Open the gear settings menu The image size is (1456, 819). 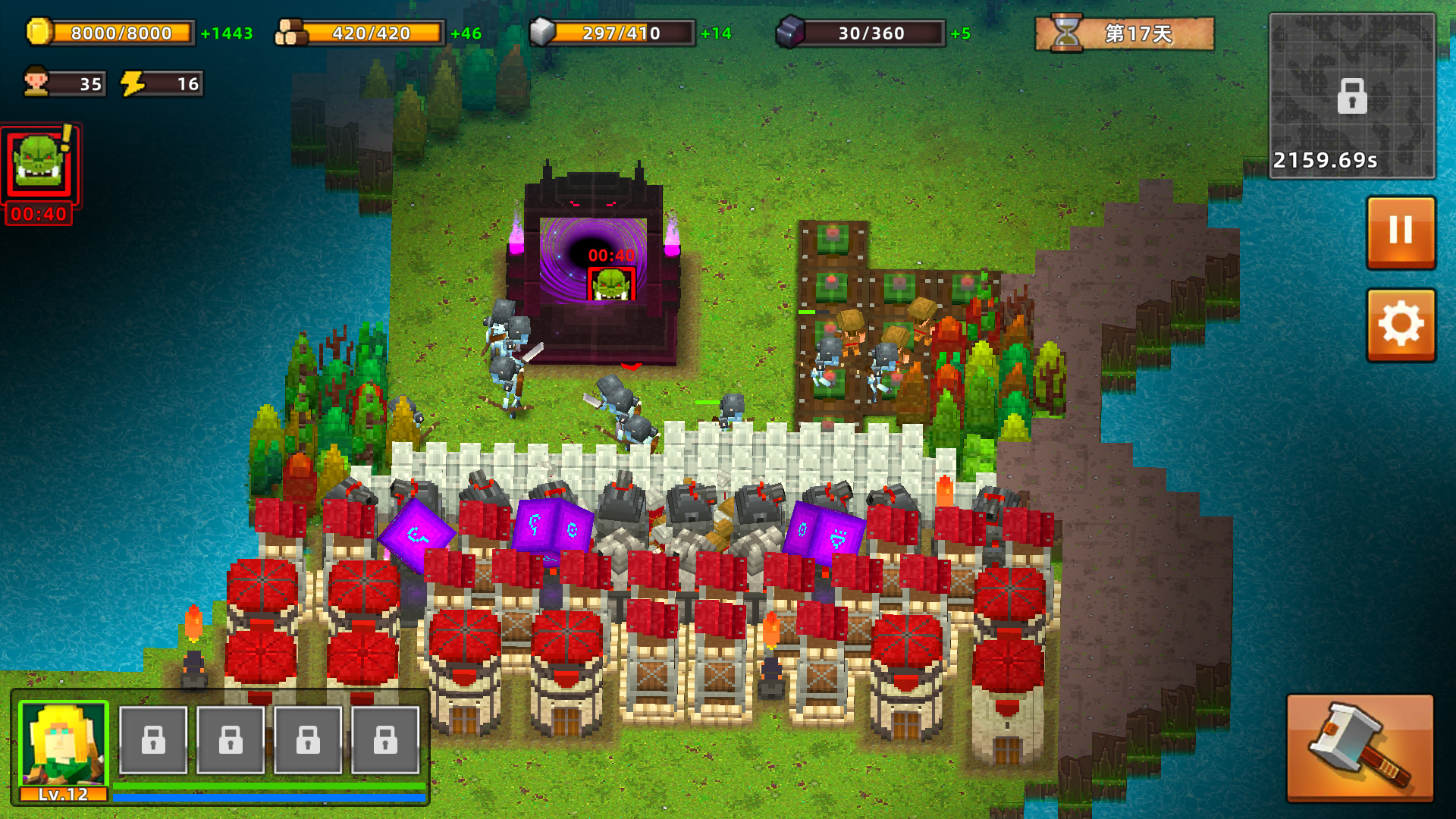1400,325
